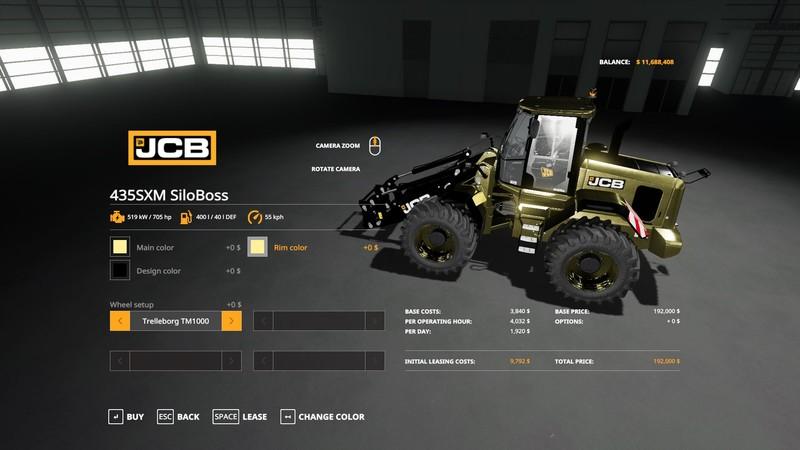This screenshot has width=800, height=450.
Task: Buy the JCB 435SXM SiloBoss
Action: [x=126, y=416]
